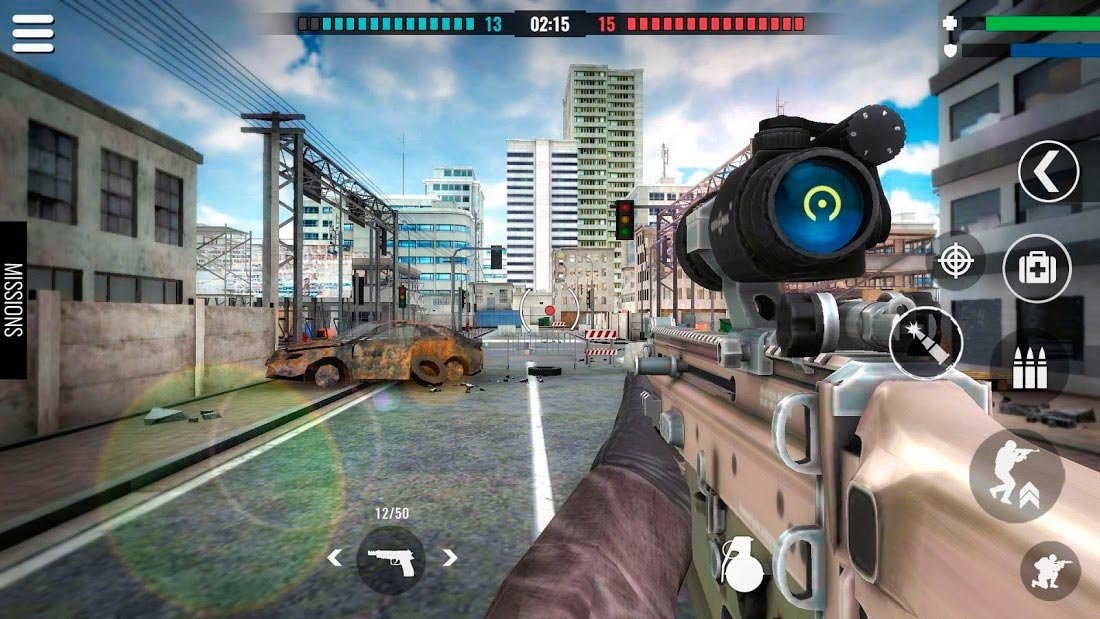Image resolution: width=1100 pixels, height=619 pixels.
Task: Click the left chevron collapse button
Action: point(1048,172)
